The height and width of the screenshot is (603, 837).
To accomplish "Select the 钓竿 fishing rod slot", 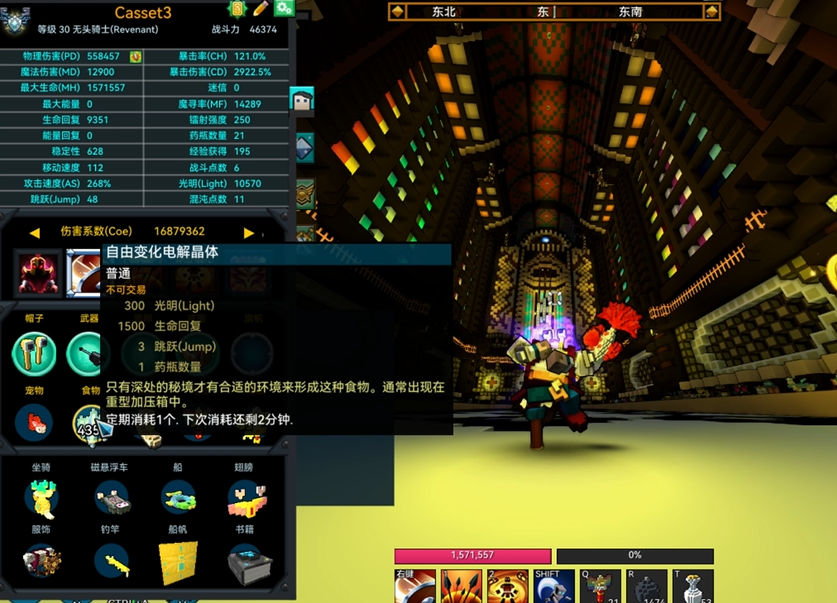I will 110,562.
